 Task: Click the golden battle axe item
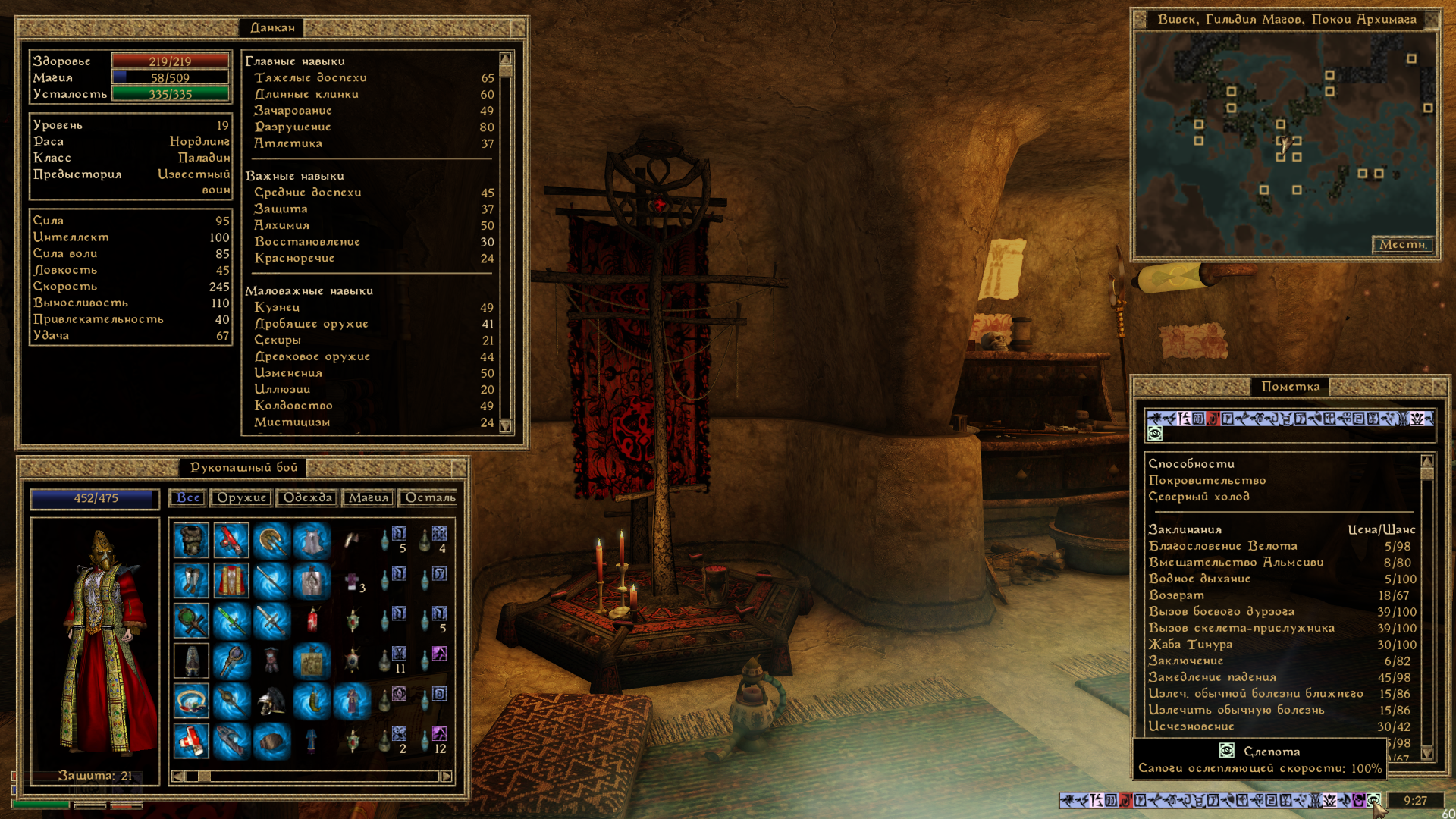(271, 541)
